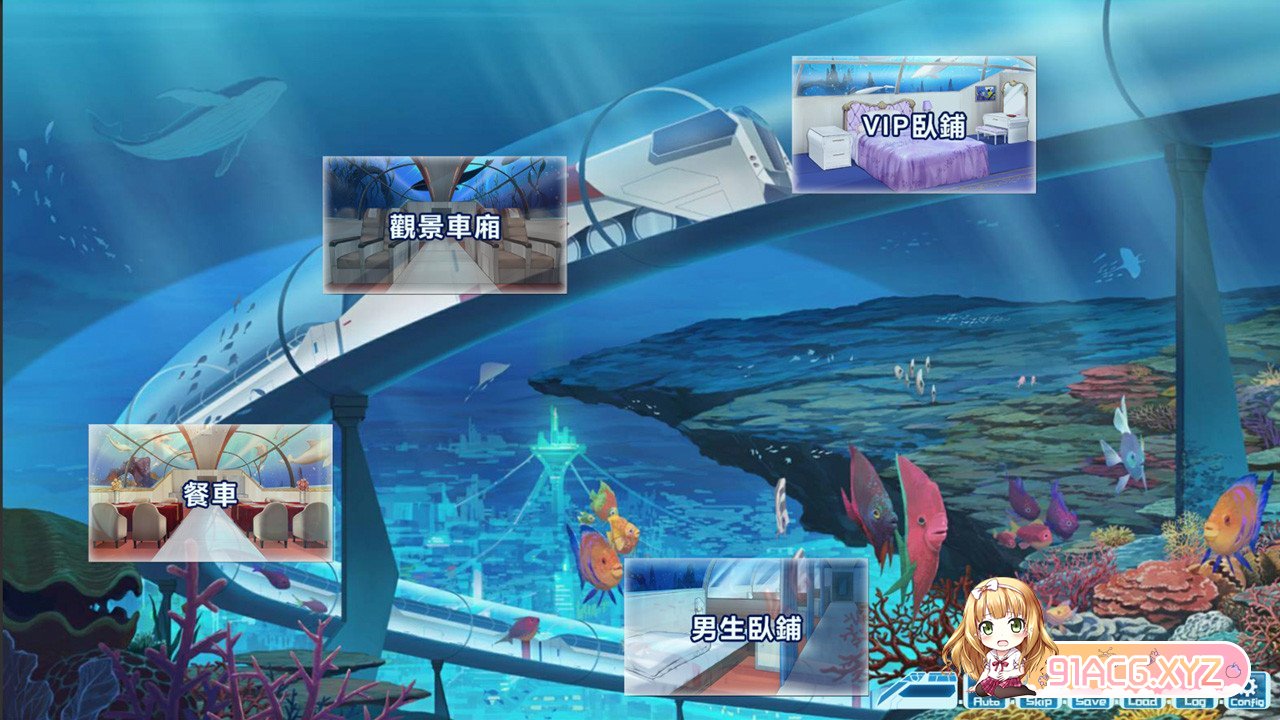Open the Load menu

pos(1143,702)
